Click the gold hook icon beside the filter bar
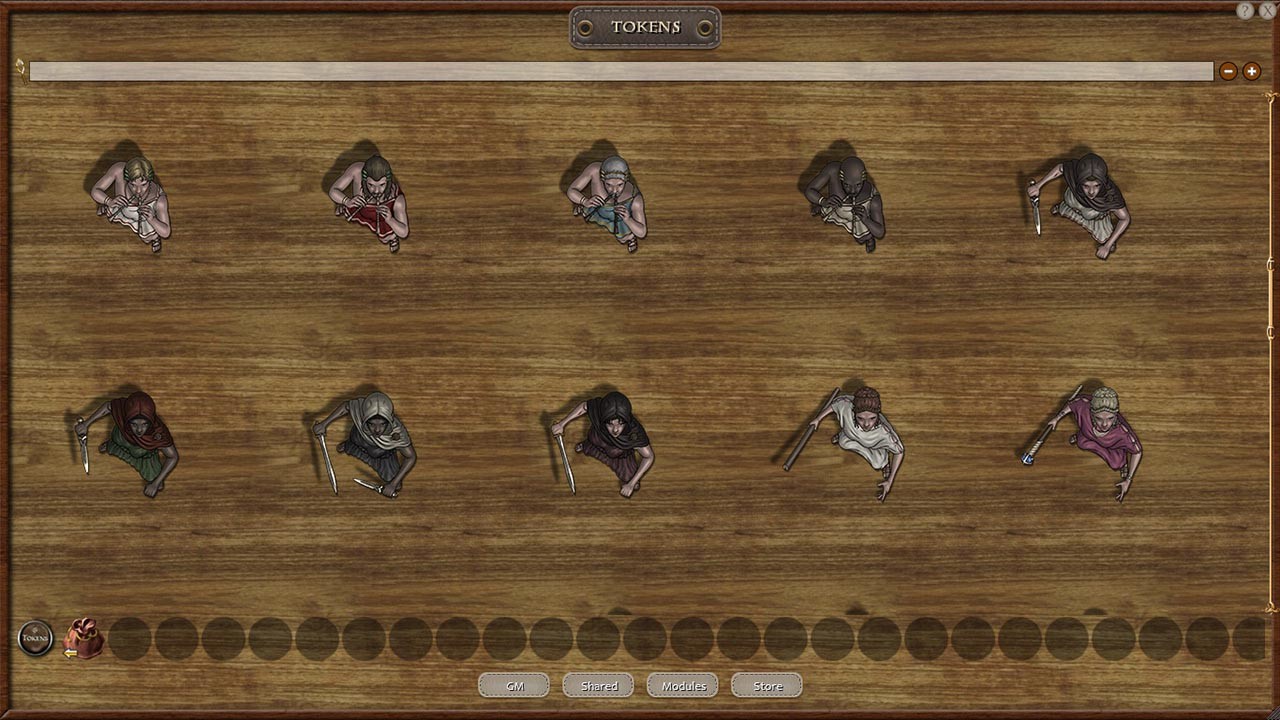 (x=18, y=67)
